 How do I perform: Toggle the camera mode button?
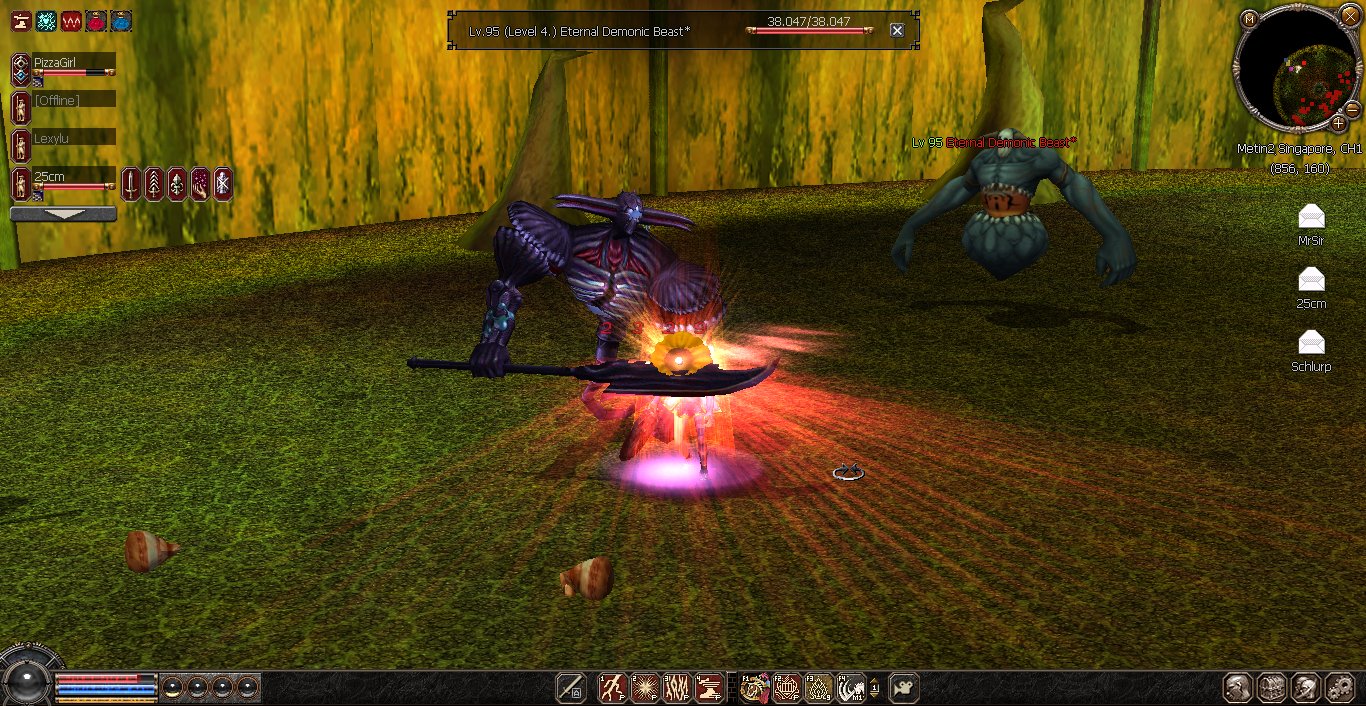point(904,688)
